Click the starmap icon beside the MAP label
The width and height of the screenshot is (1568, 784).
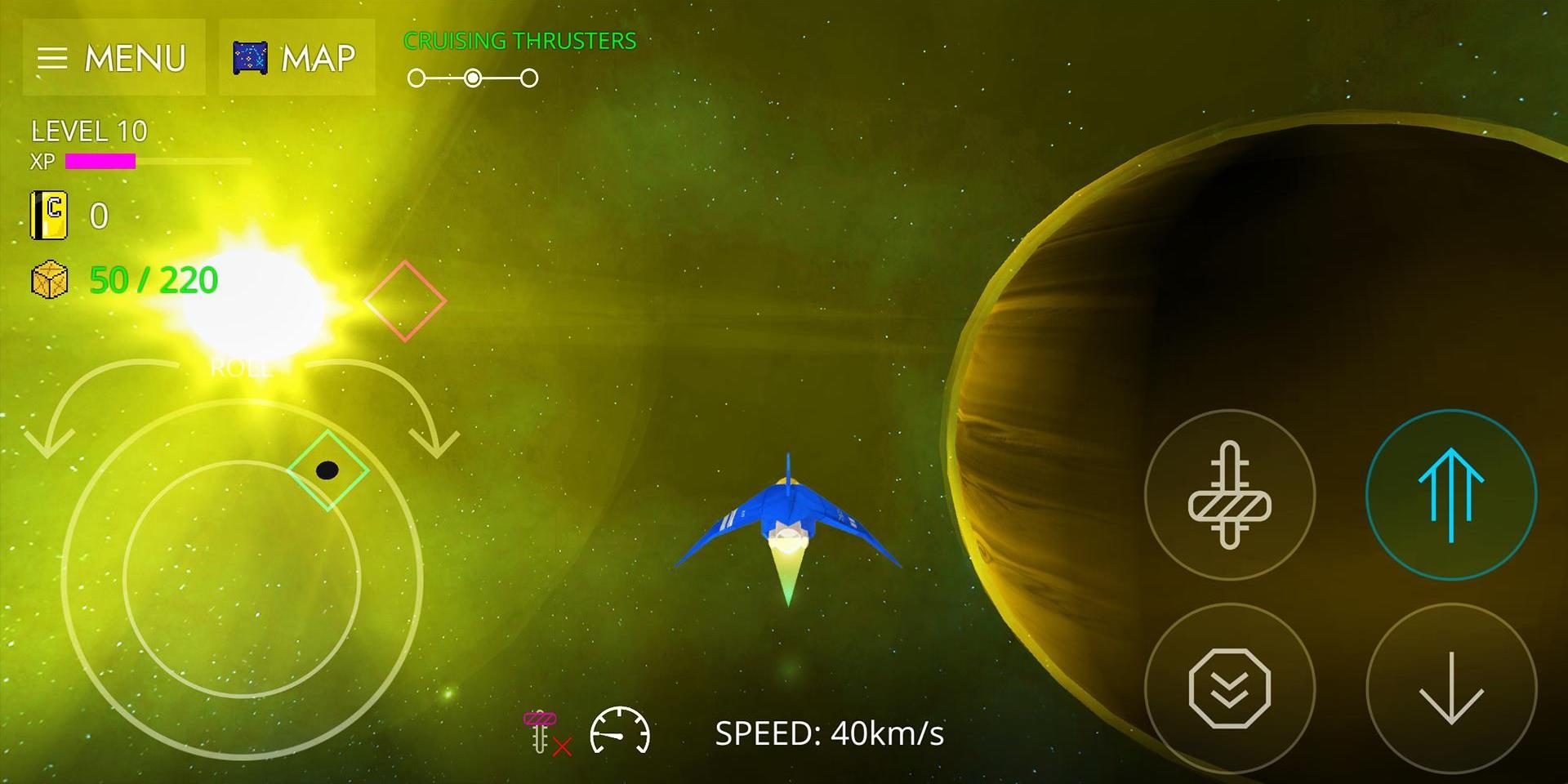(x=251, y=57)
